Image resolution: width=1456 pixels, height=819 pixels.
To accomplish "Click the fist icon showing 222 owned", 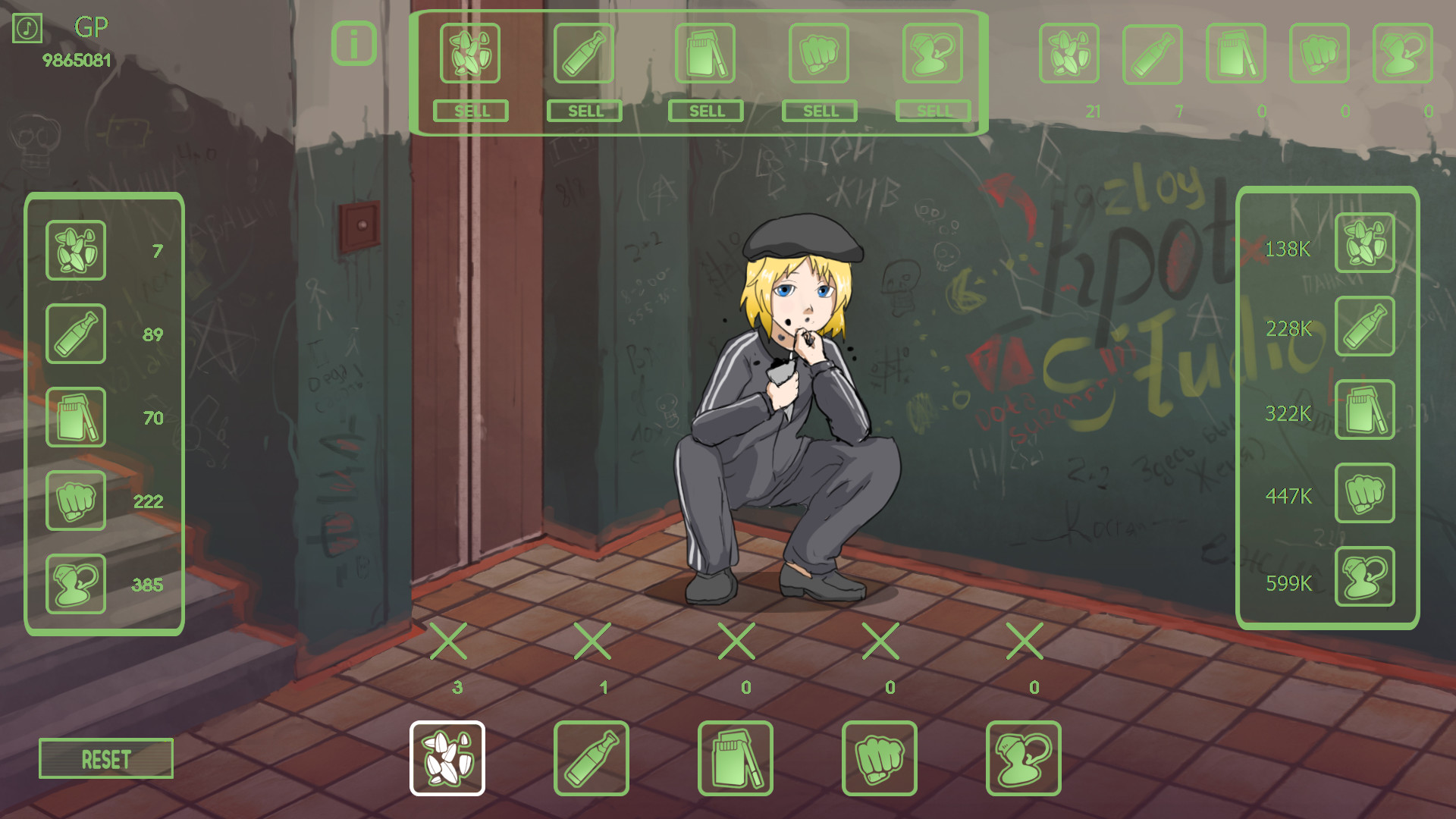I will (75, 501).
